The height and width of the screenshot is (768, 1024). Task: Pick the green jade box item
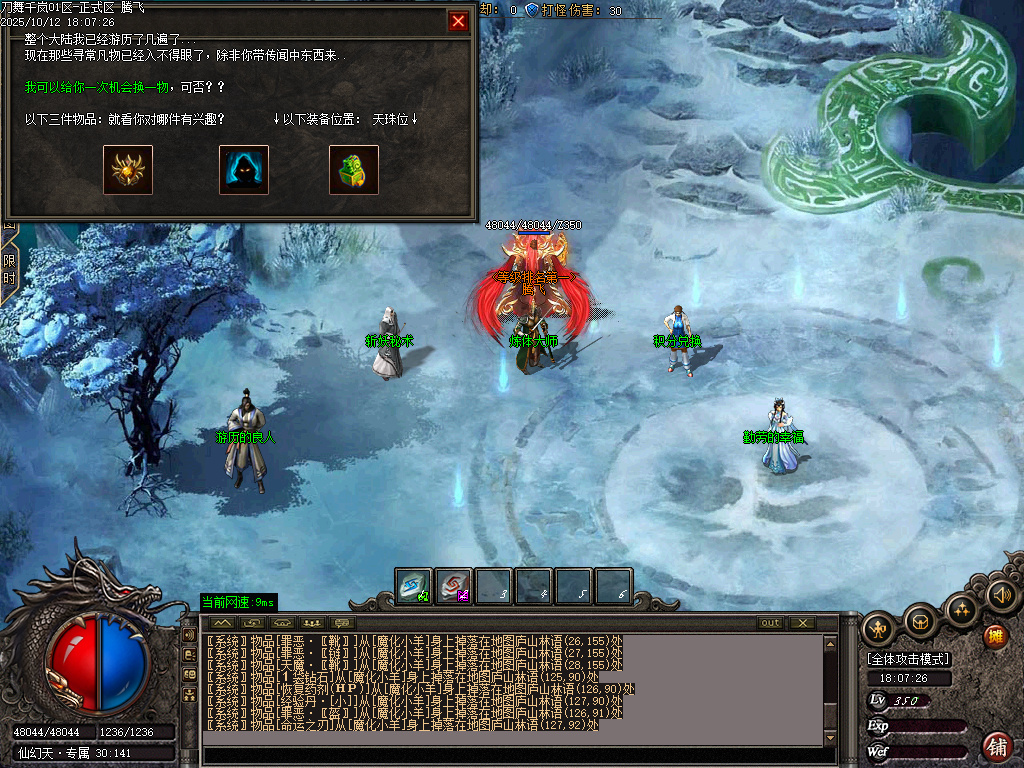(x=354, y=170)
